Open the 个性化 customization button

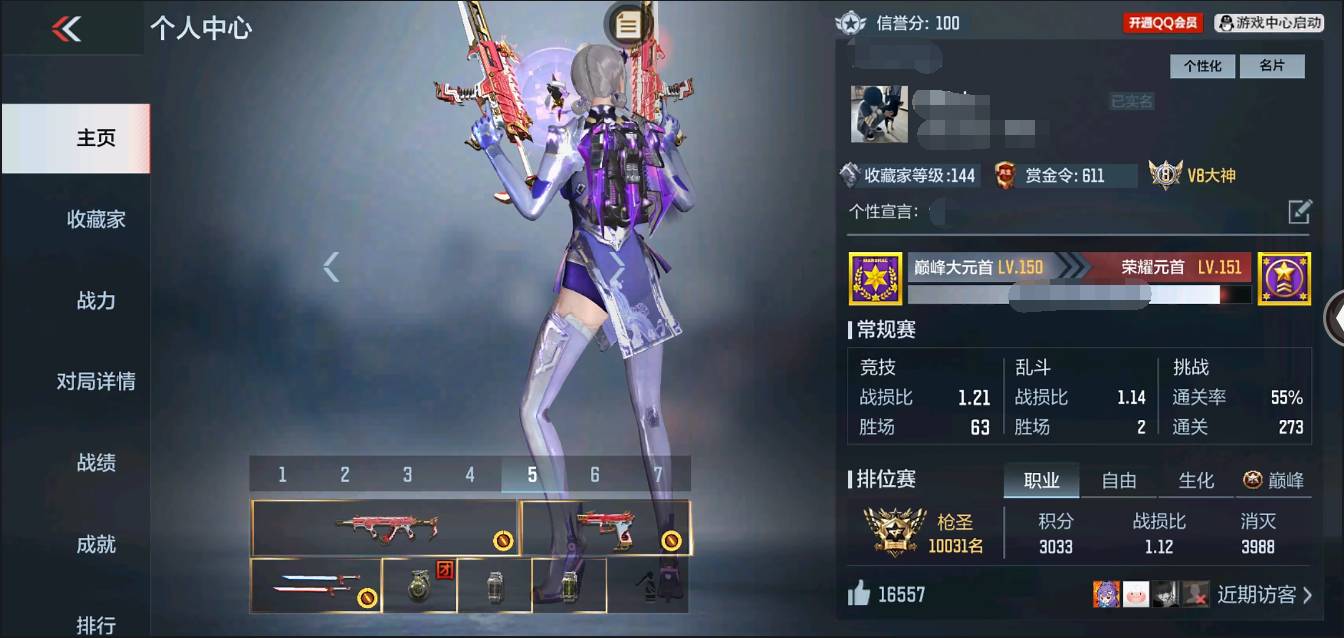pos(1202,66)
